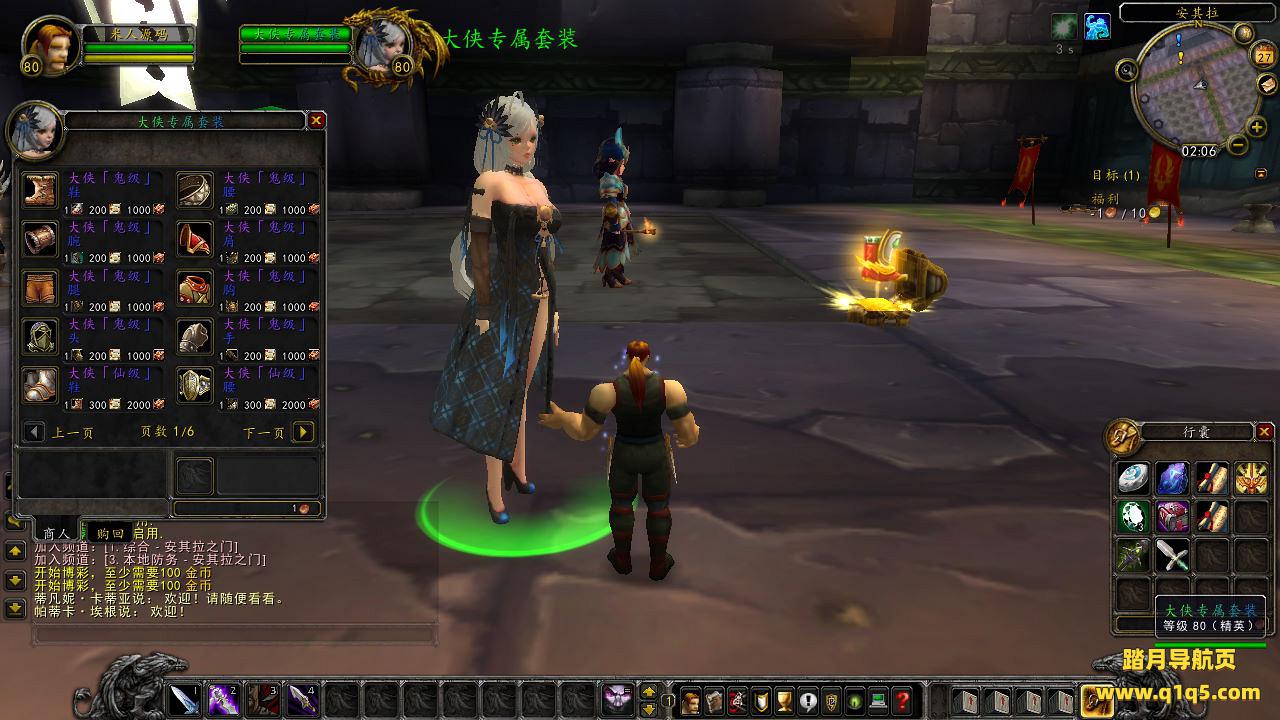
Task: Close the 行囊 bag window
Action: [1265, 432]
